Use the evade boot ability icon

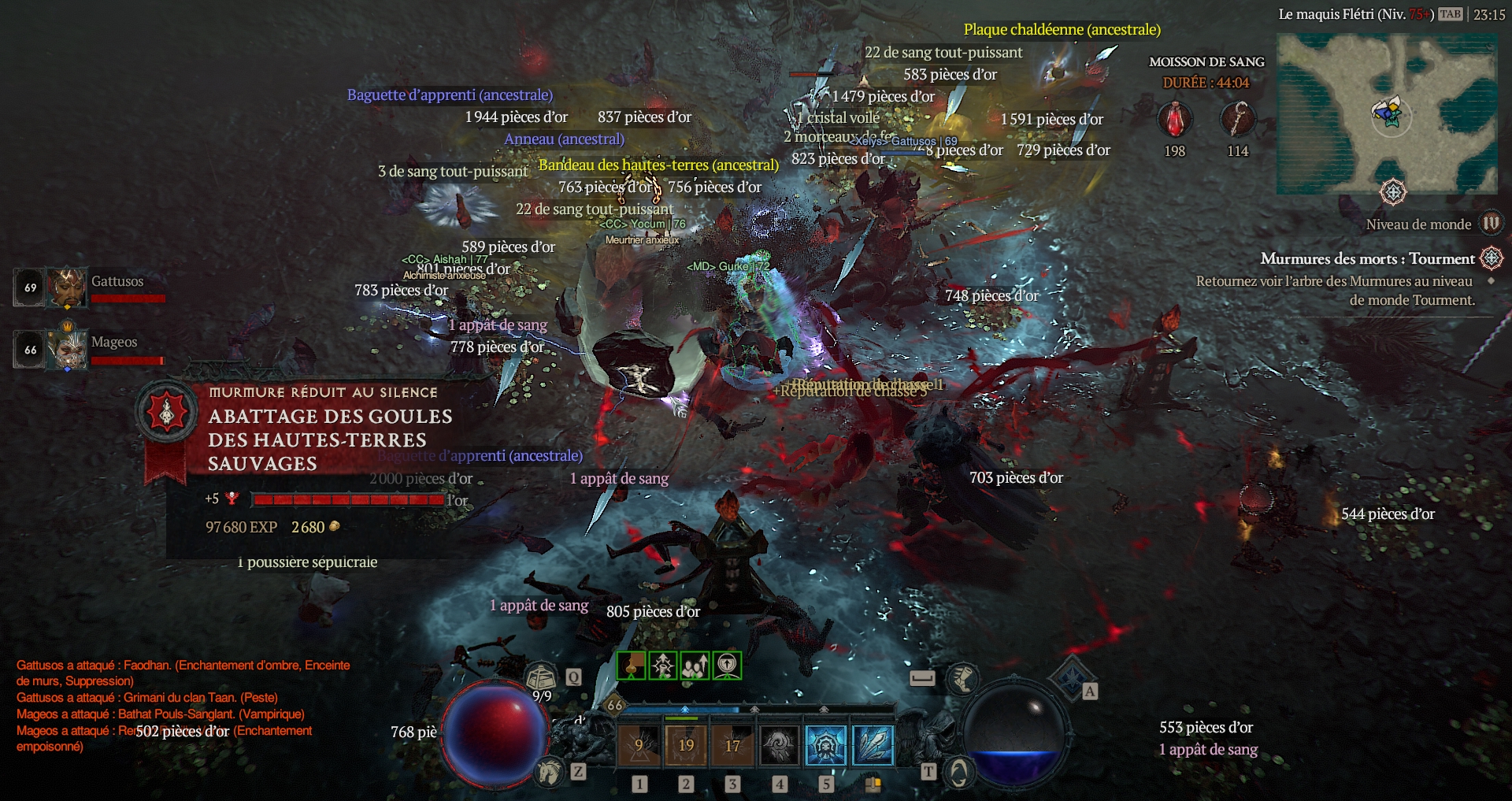[x=962, y=678]
